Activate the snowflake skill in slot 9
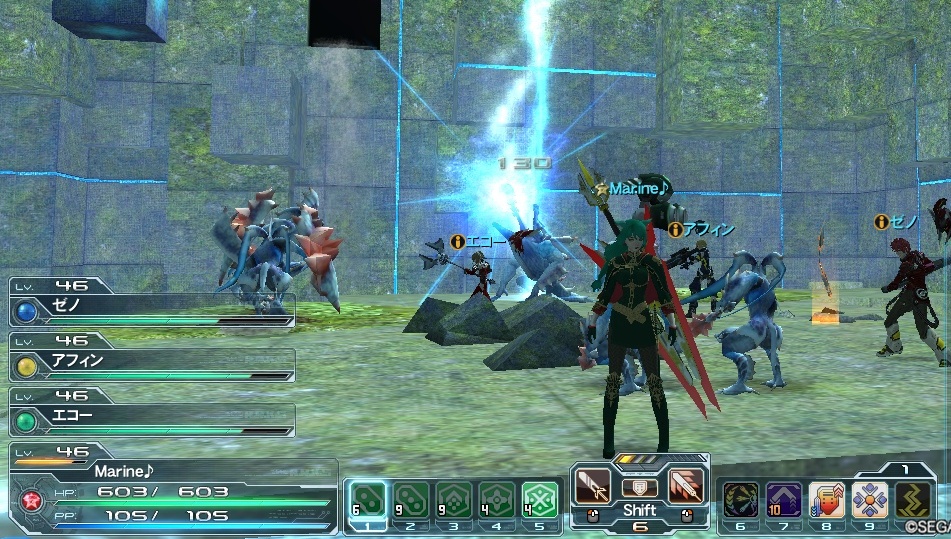The image size is (951, 539). point(869,499)
